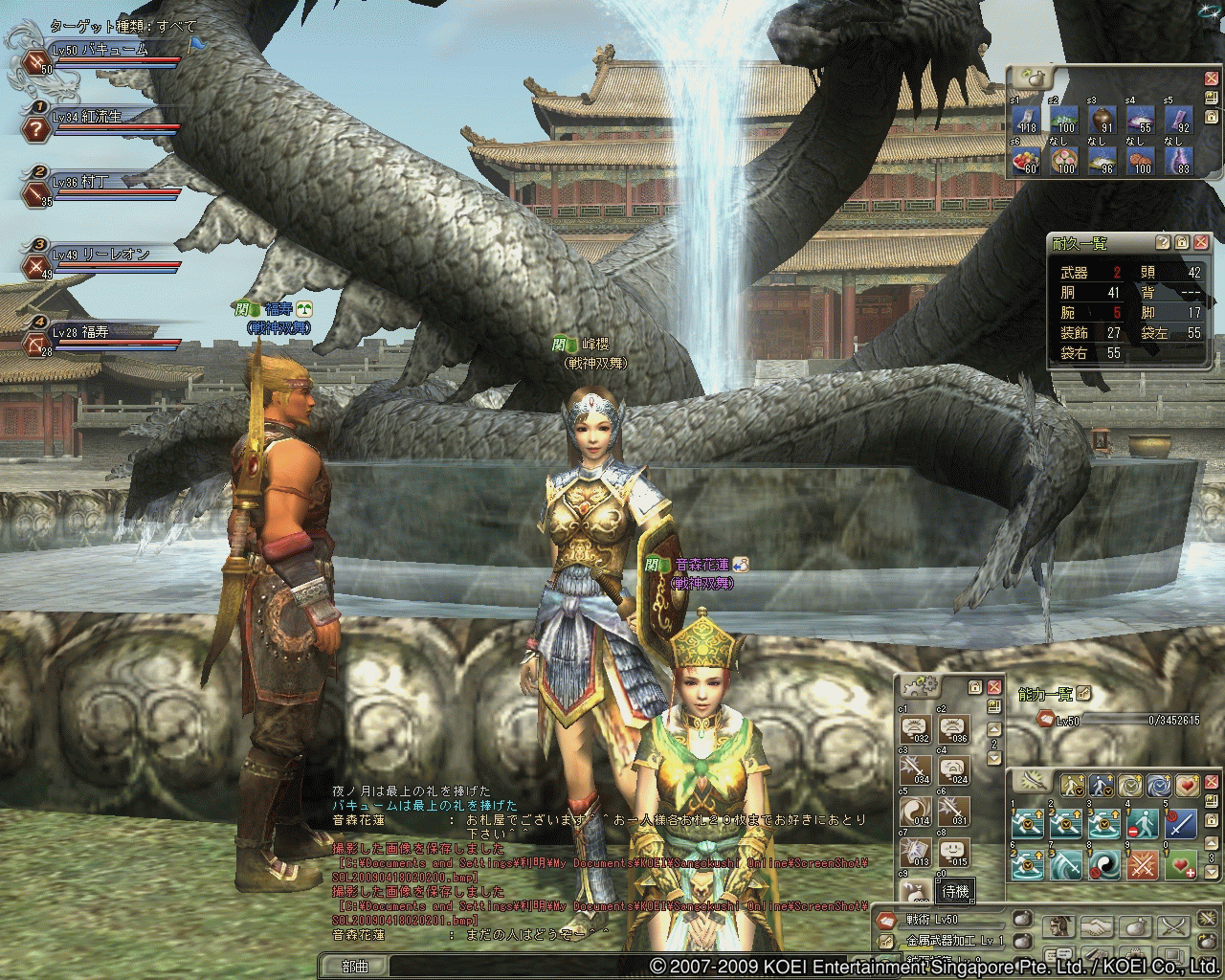The image size is (1225, 980).
Task: Open the handshake menu button
Action: click(x=1098, y=926)
